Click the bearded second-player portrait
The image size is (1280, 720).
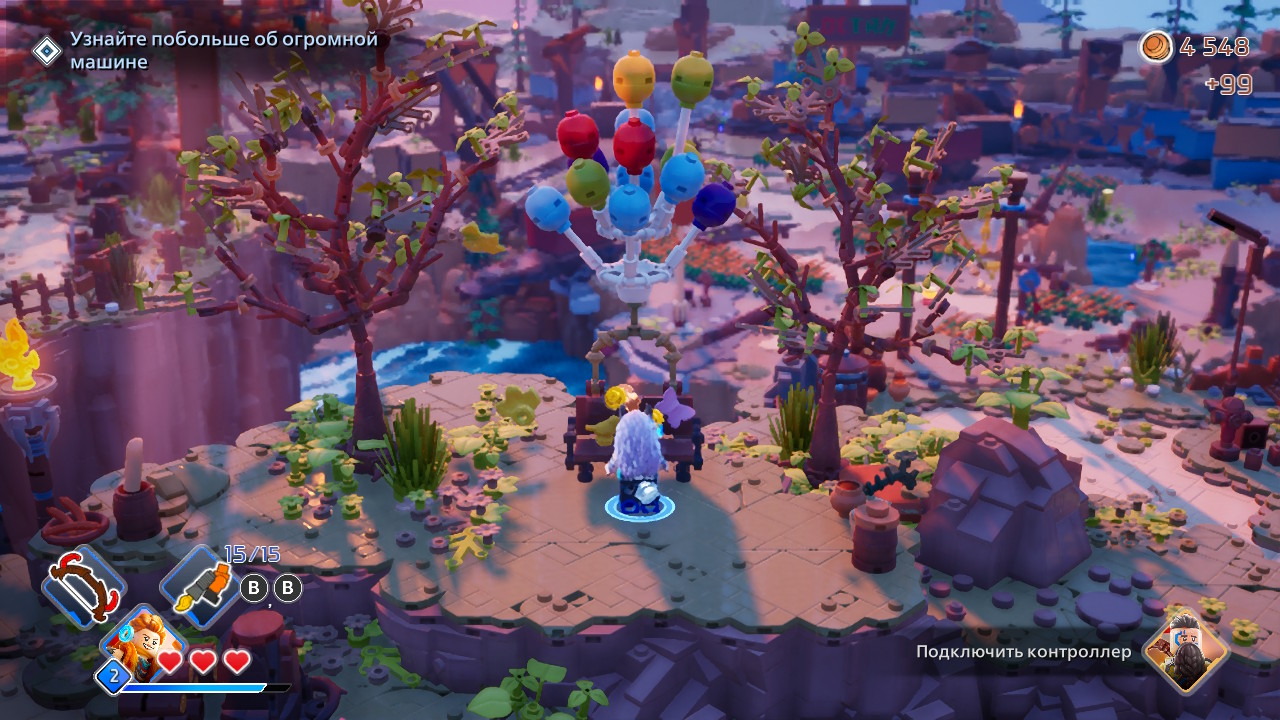(x=1186, y=652)
